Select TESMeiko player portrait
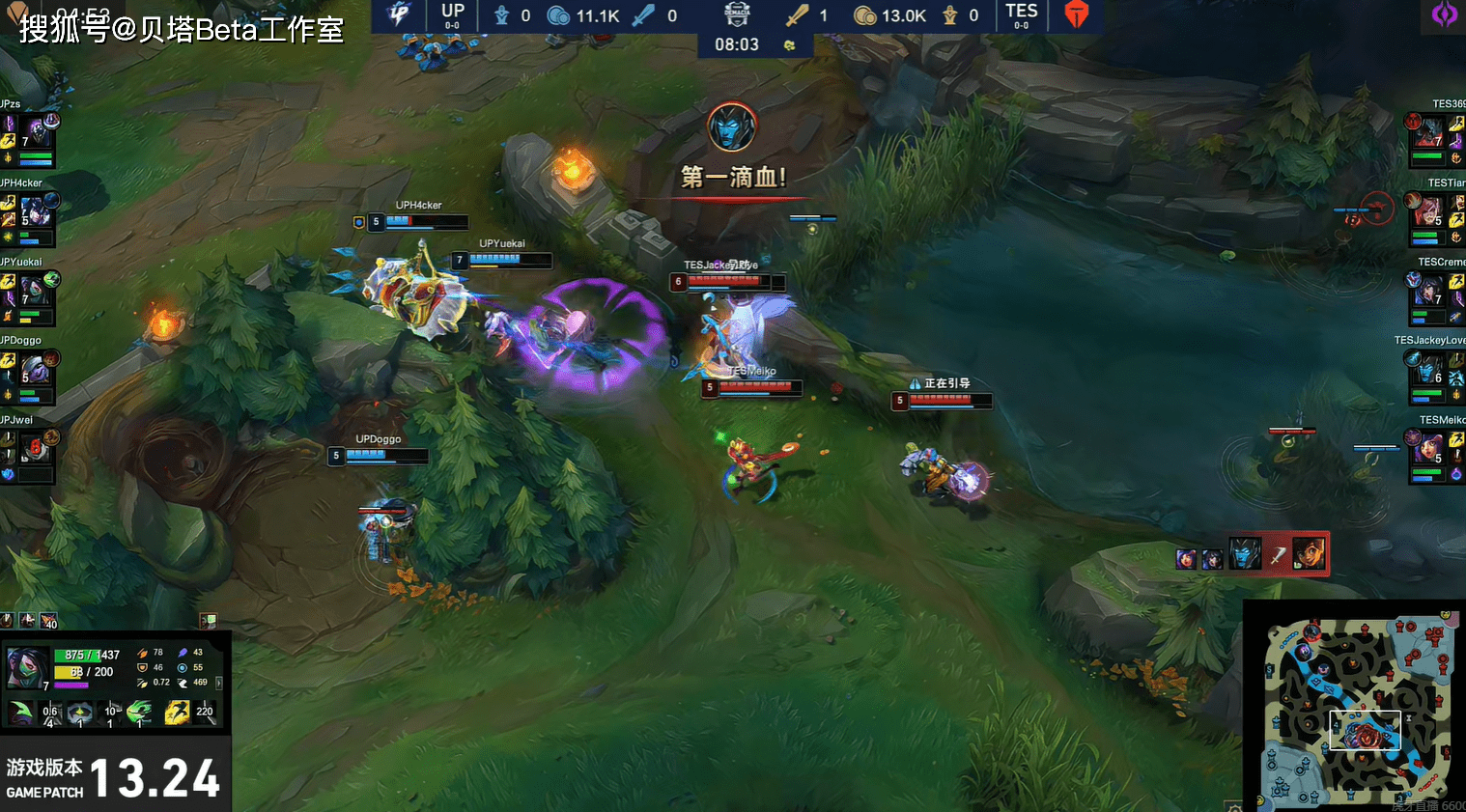This screenshot has width=1466, height=812. [1428, 449]
